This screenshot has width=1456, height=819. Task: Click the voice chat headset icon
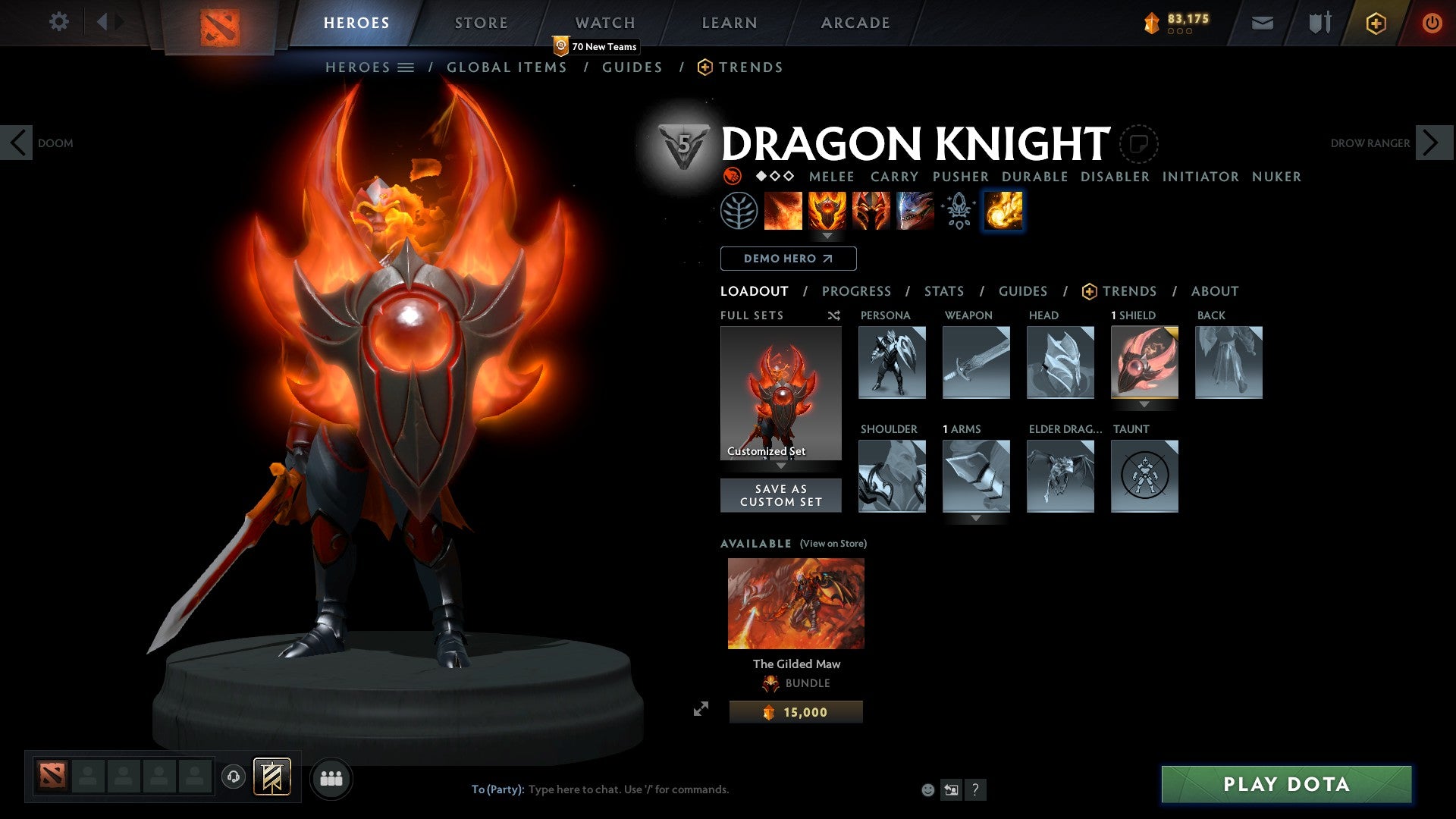[x=233, y=777]
